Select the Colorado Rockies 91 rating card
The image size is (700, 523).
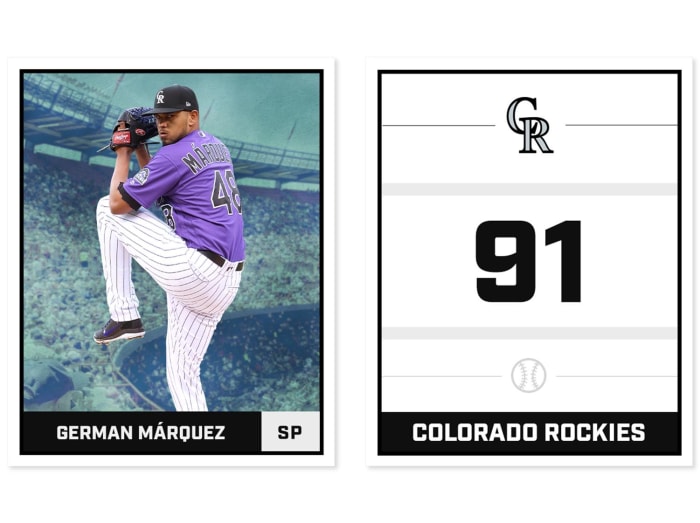[529, 262]
